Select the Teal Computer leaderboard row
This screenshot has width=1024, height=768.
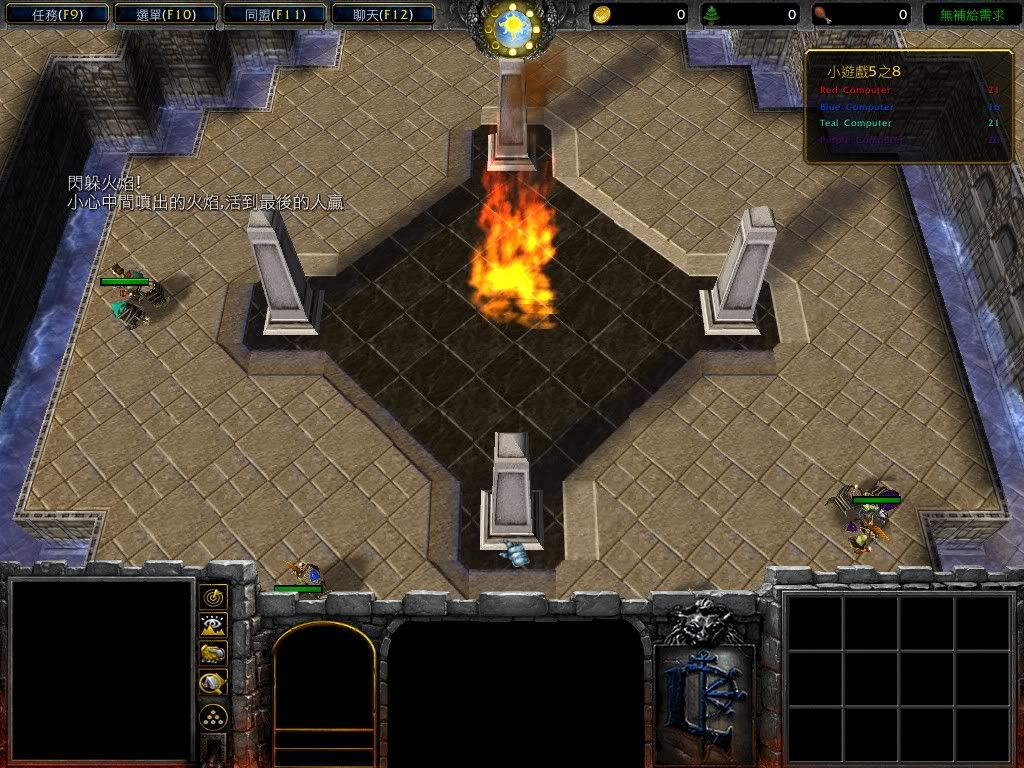[908, 123]
